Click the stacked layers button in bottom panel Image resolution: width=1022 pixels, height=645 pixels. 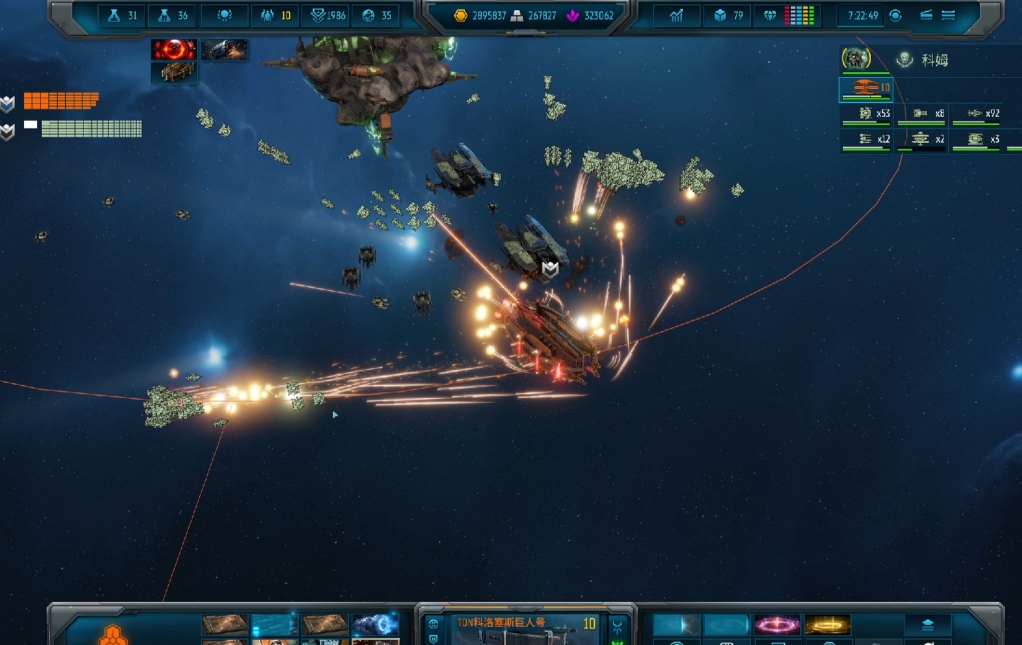point(927,623)
